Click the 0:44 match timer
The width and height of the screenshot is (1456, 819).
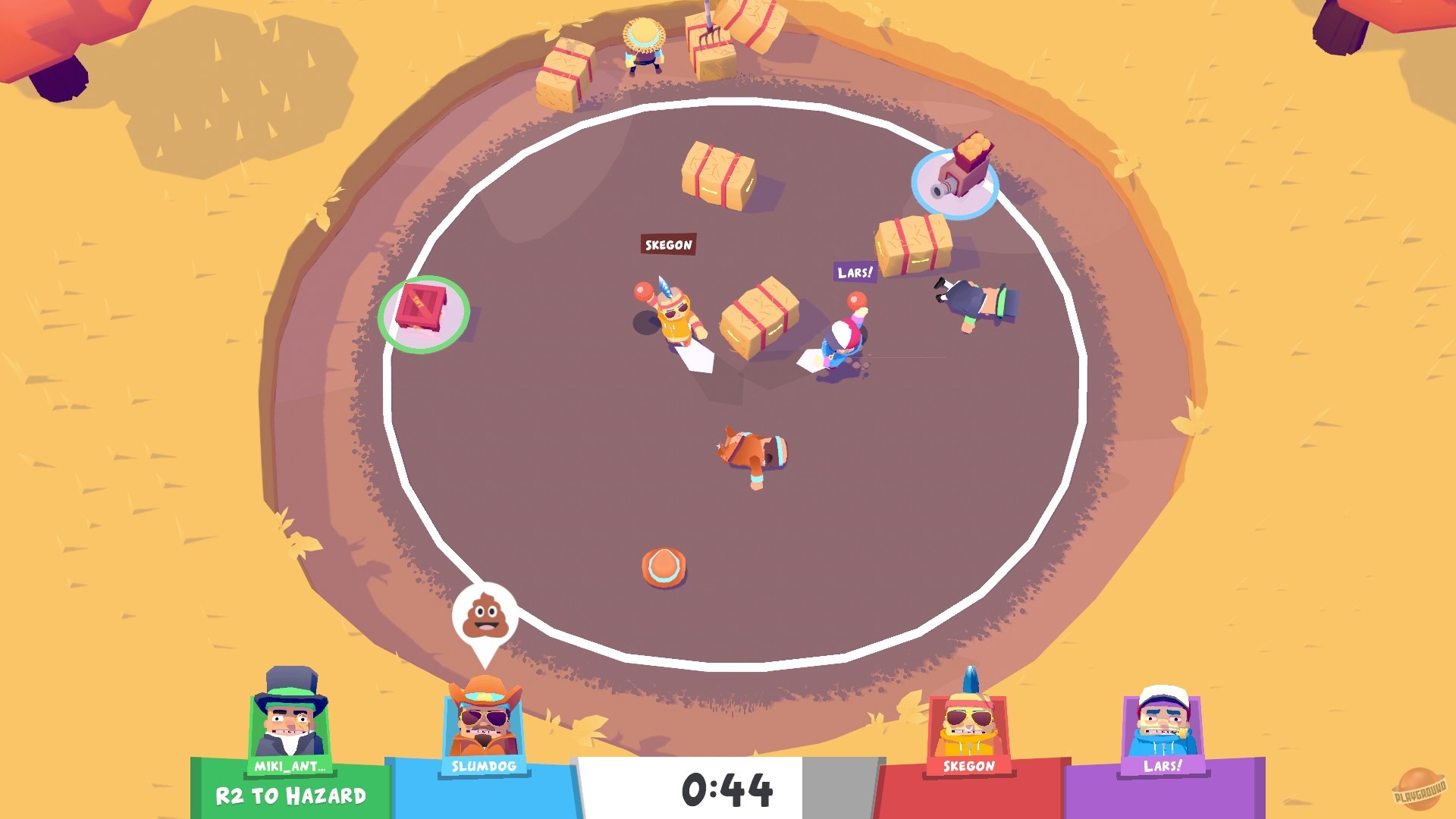(x=728, y=789)
